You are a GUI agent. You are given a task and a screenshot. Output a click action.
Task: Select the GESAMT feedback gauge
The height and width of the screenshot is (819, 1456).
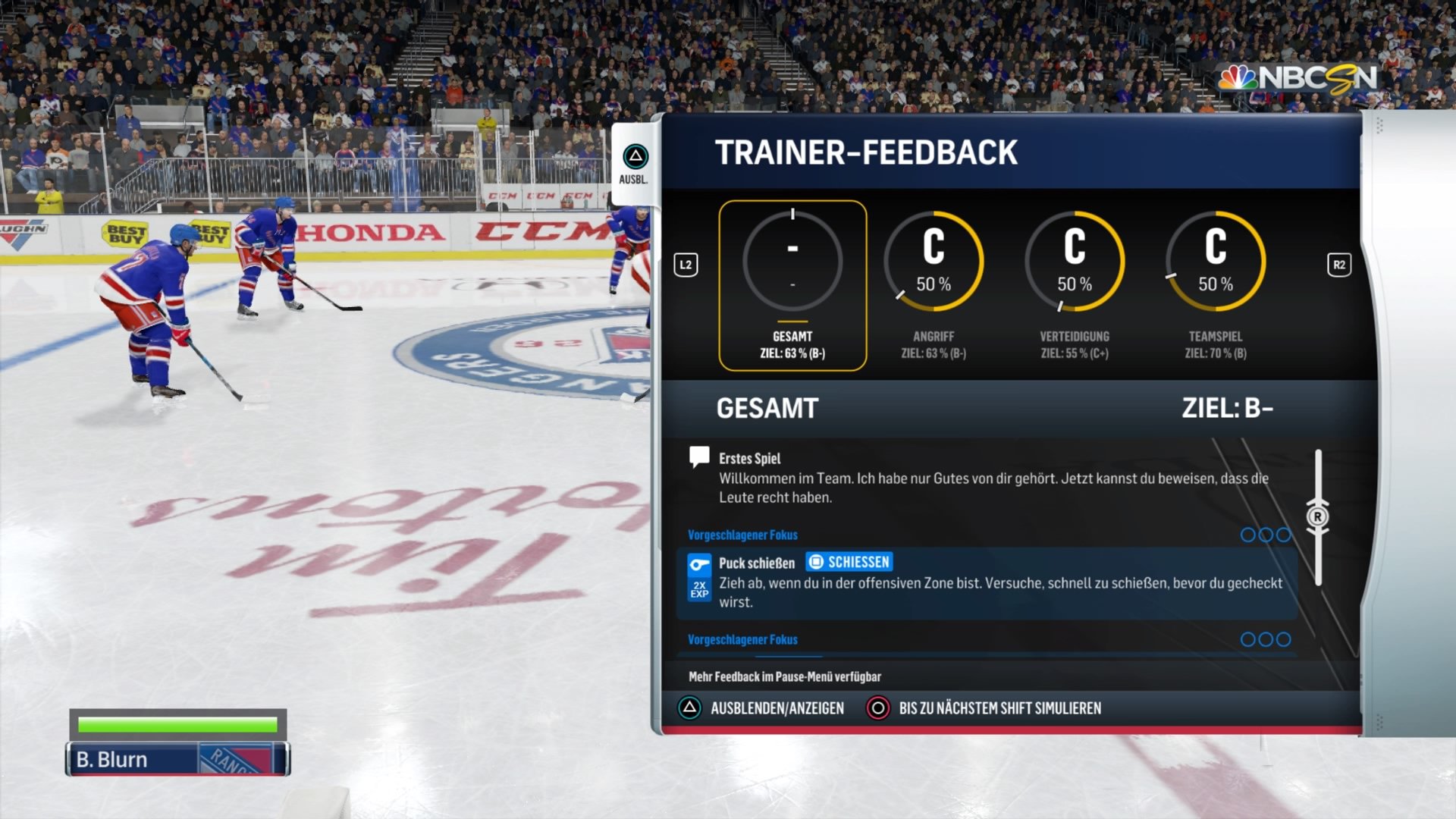(793, 262)
